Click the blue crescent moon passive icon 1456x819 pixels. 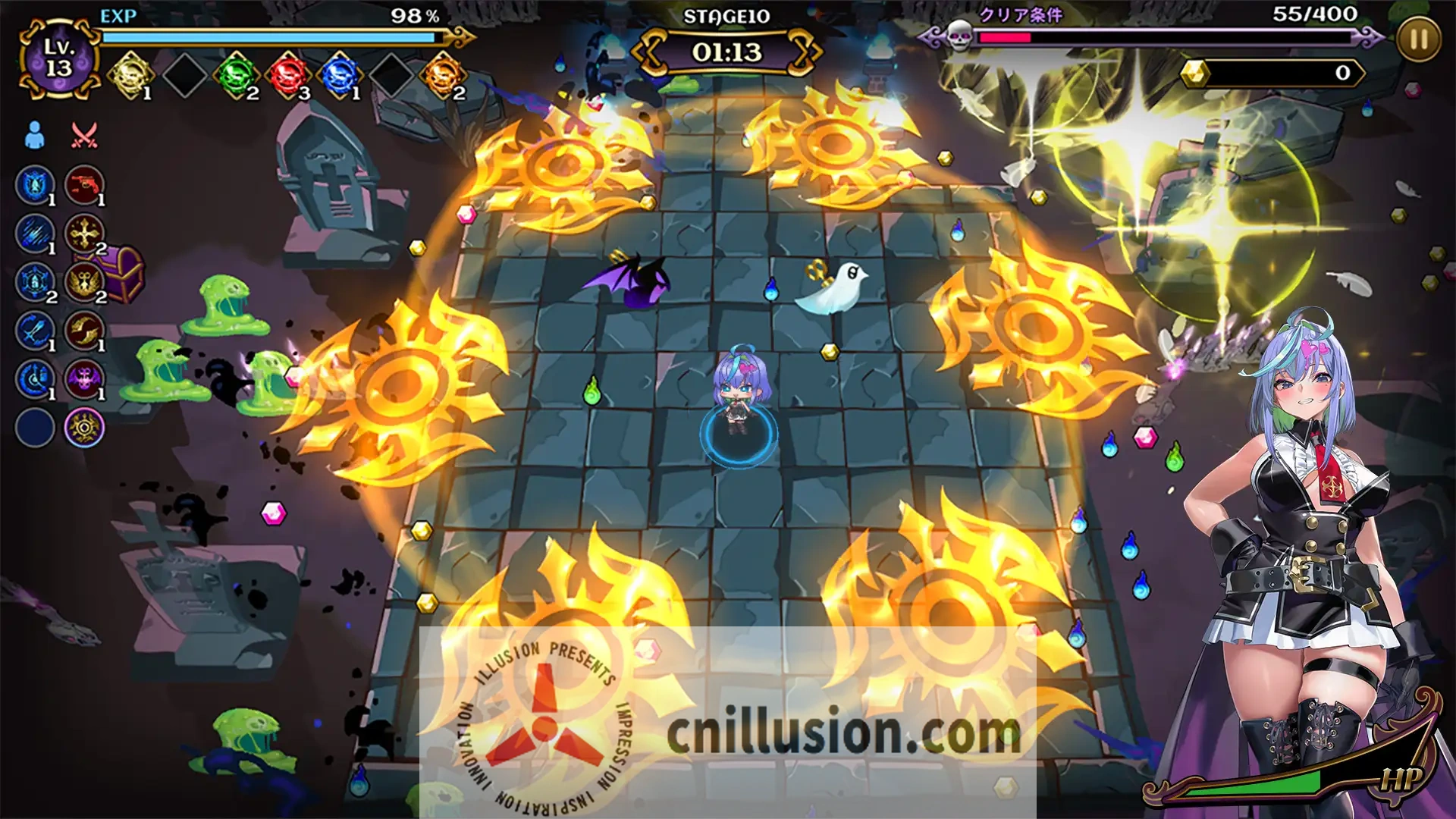pos(35,379)
